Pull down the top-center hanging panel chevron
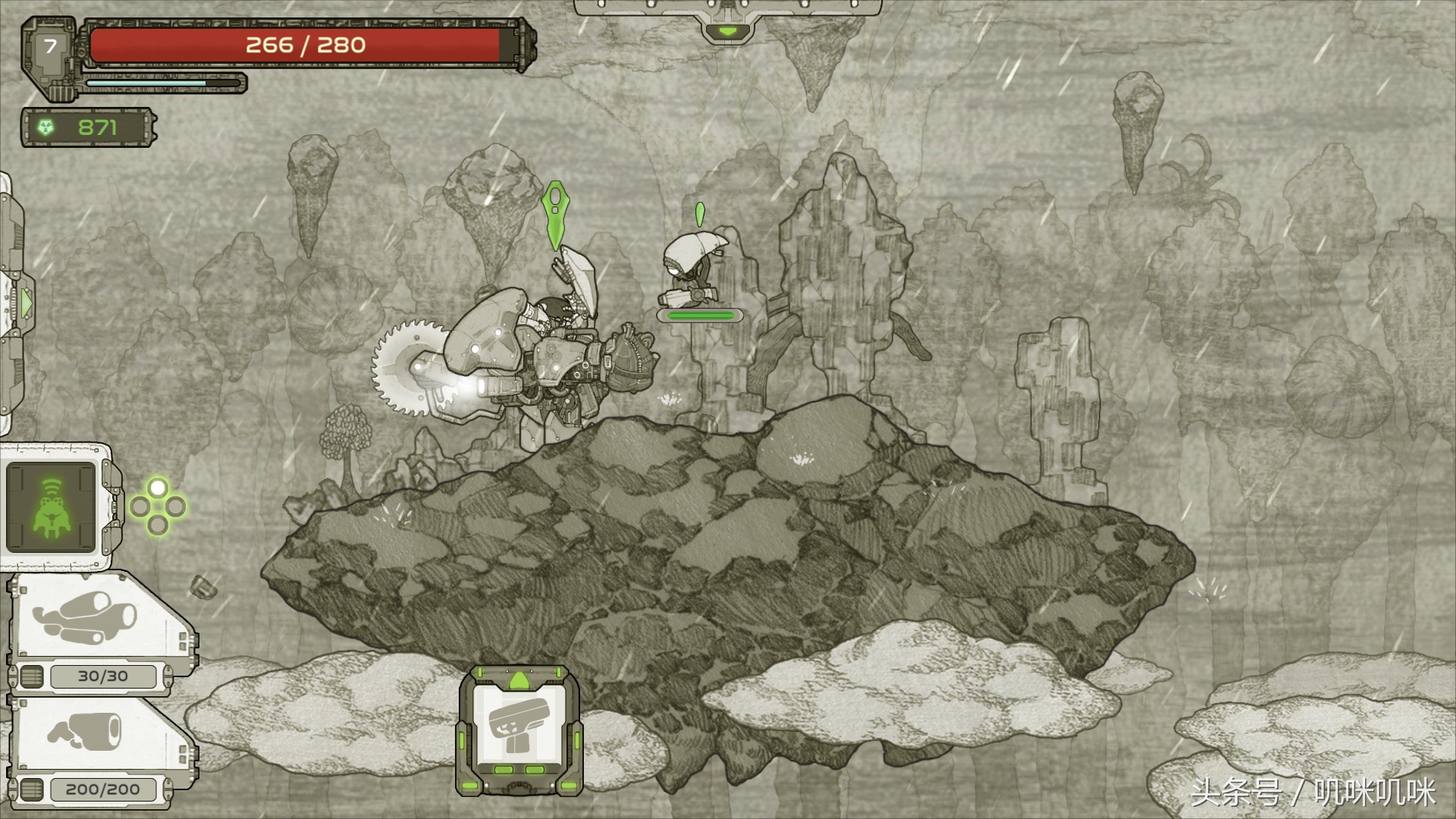The height and width of the screenshot is (819, 1456). click(730, 30)
